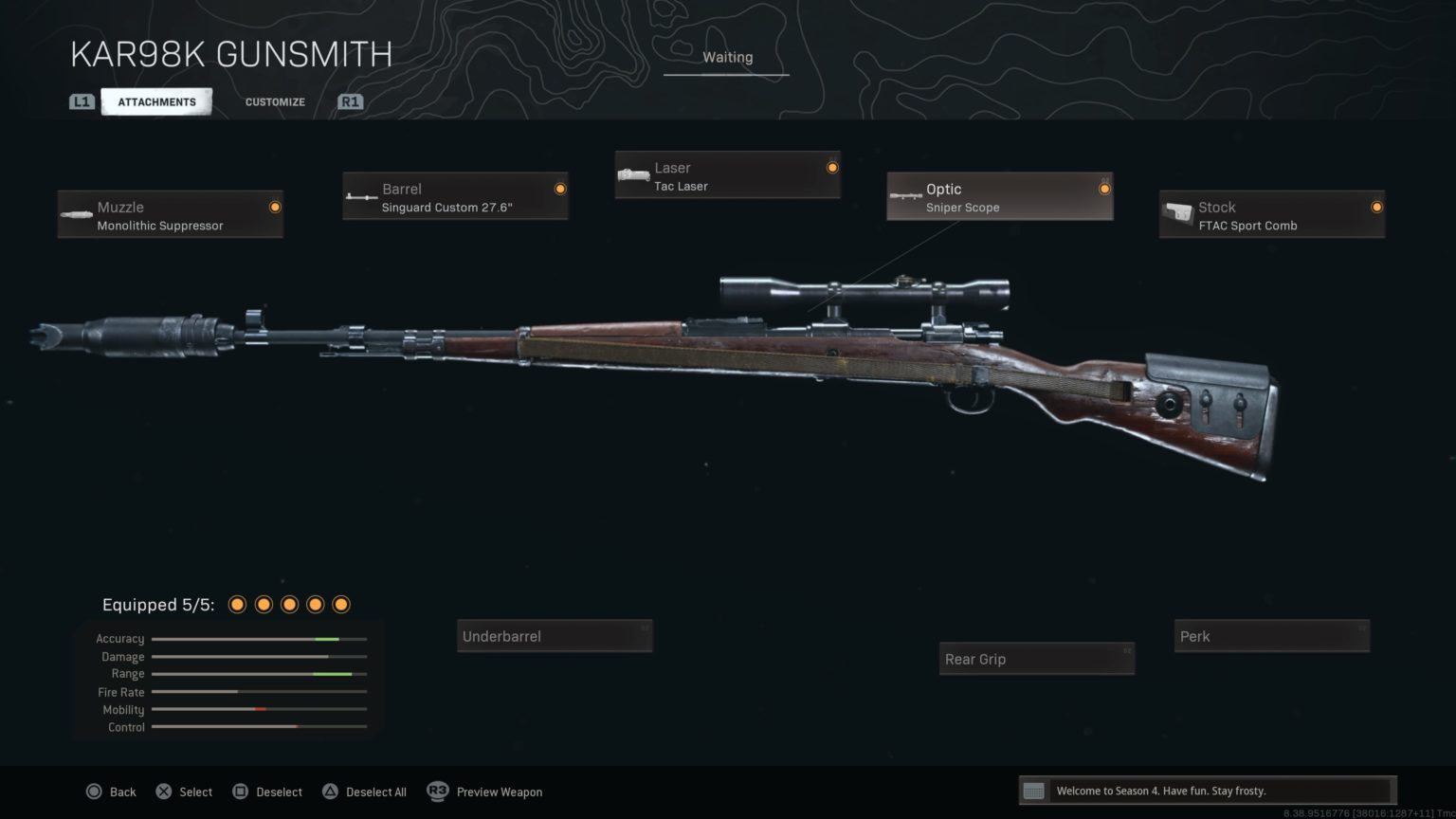The image size is (1456, 819).
Task: Click the R1 bumper indicator
Action: (350, 100)
